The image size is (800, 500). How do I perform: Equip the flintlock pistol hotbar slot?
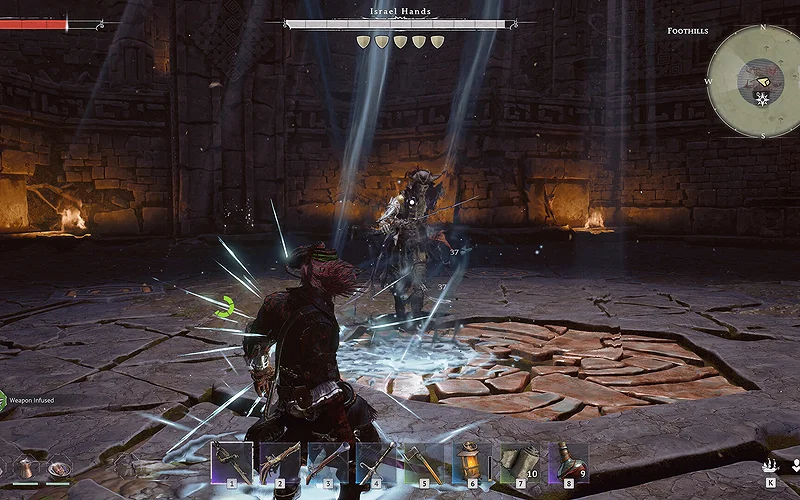click(280, 463)
